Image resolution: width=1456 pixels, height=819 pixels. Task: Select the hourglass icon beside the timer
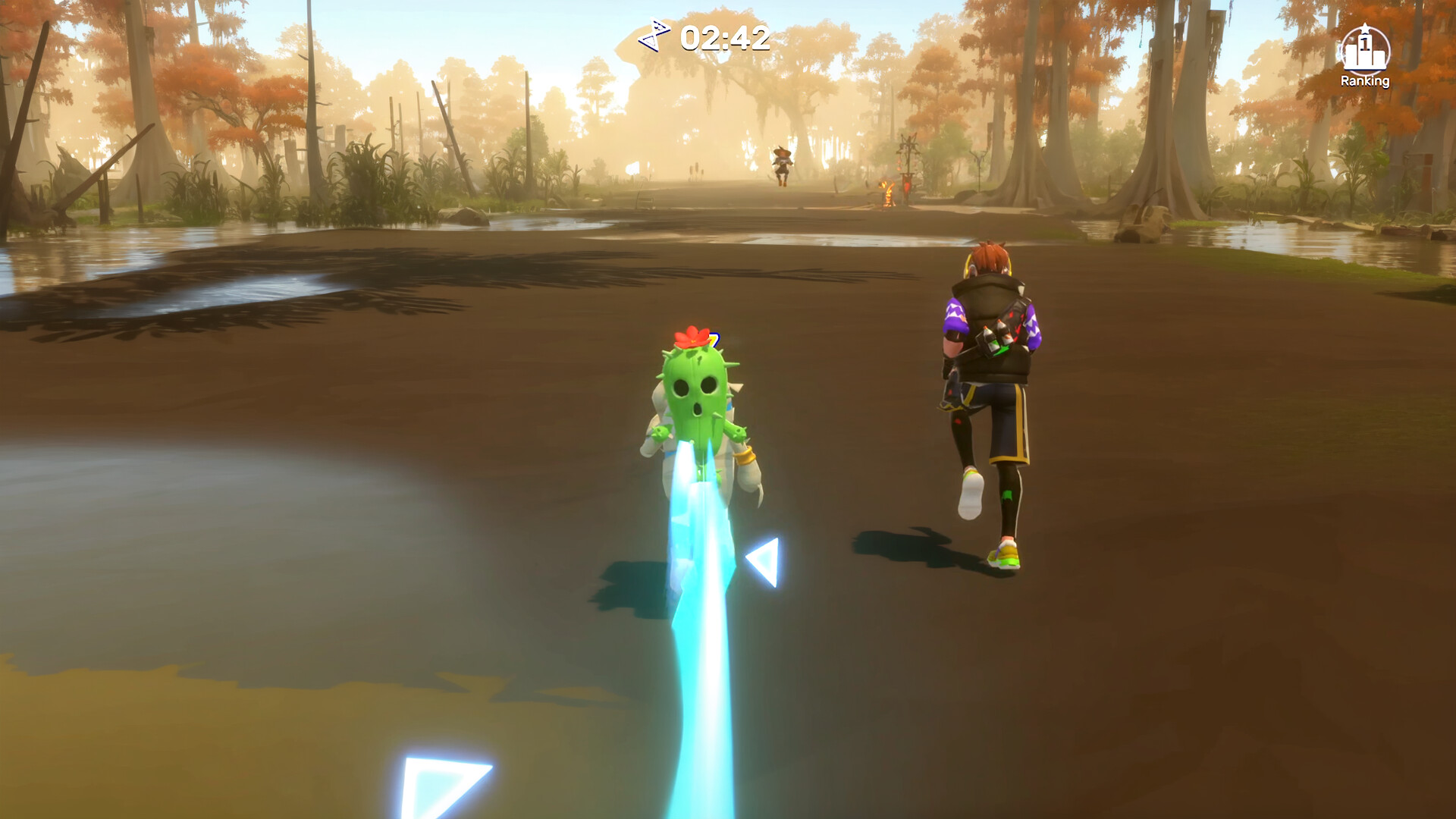click(x=654, y=34)
